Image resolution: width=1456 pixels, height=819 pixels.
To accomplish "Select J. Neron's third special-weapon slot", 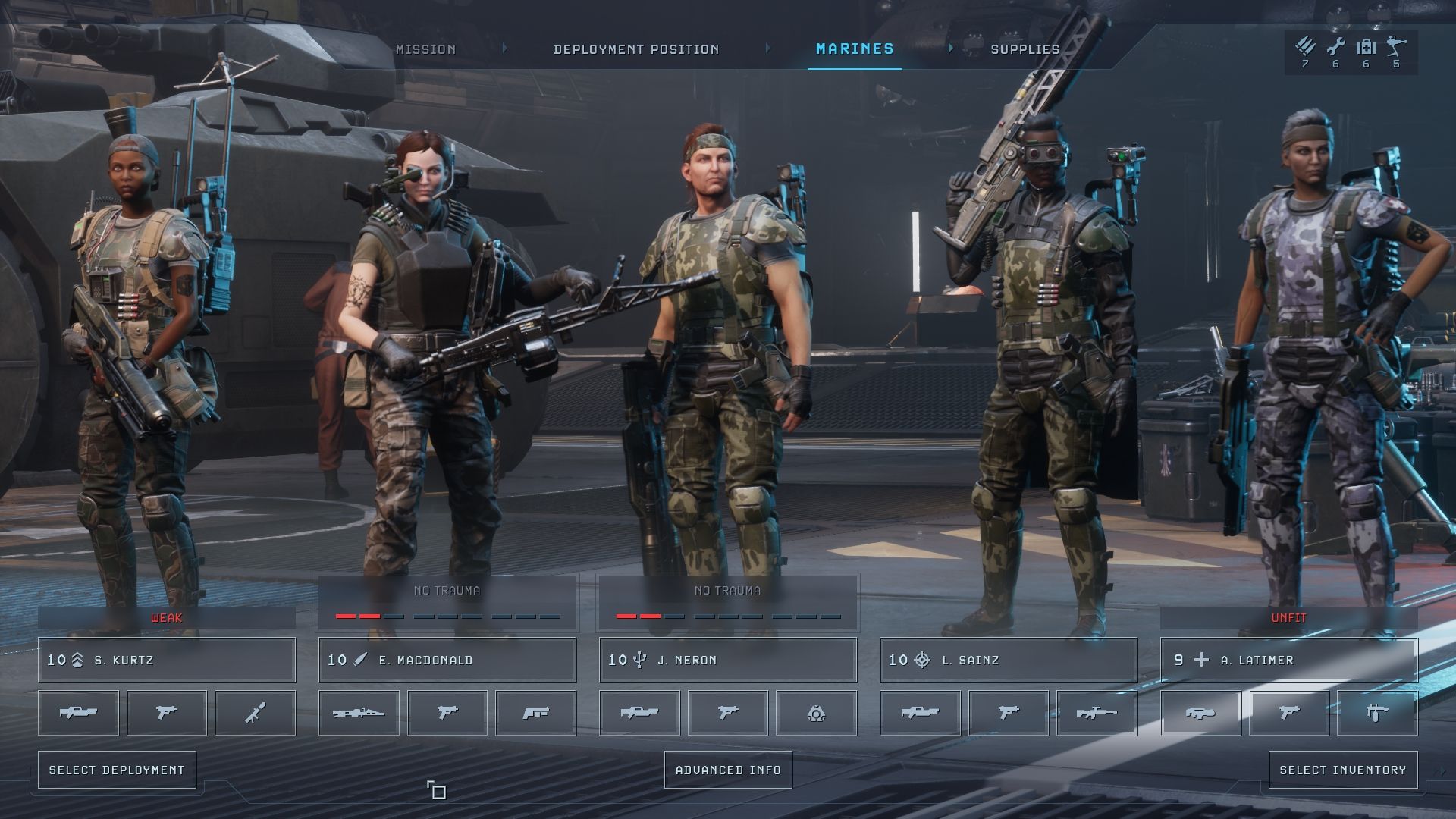I will point(816,713).
